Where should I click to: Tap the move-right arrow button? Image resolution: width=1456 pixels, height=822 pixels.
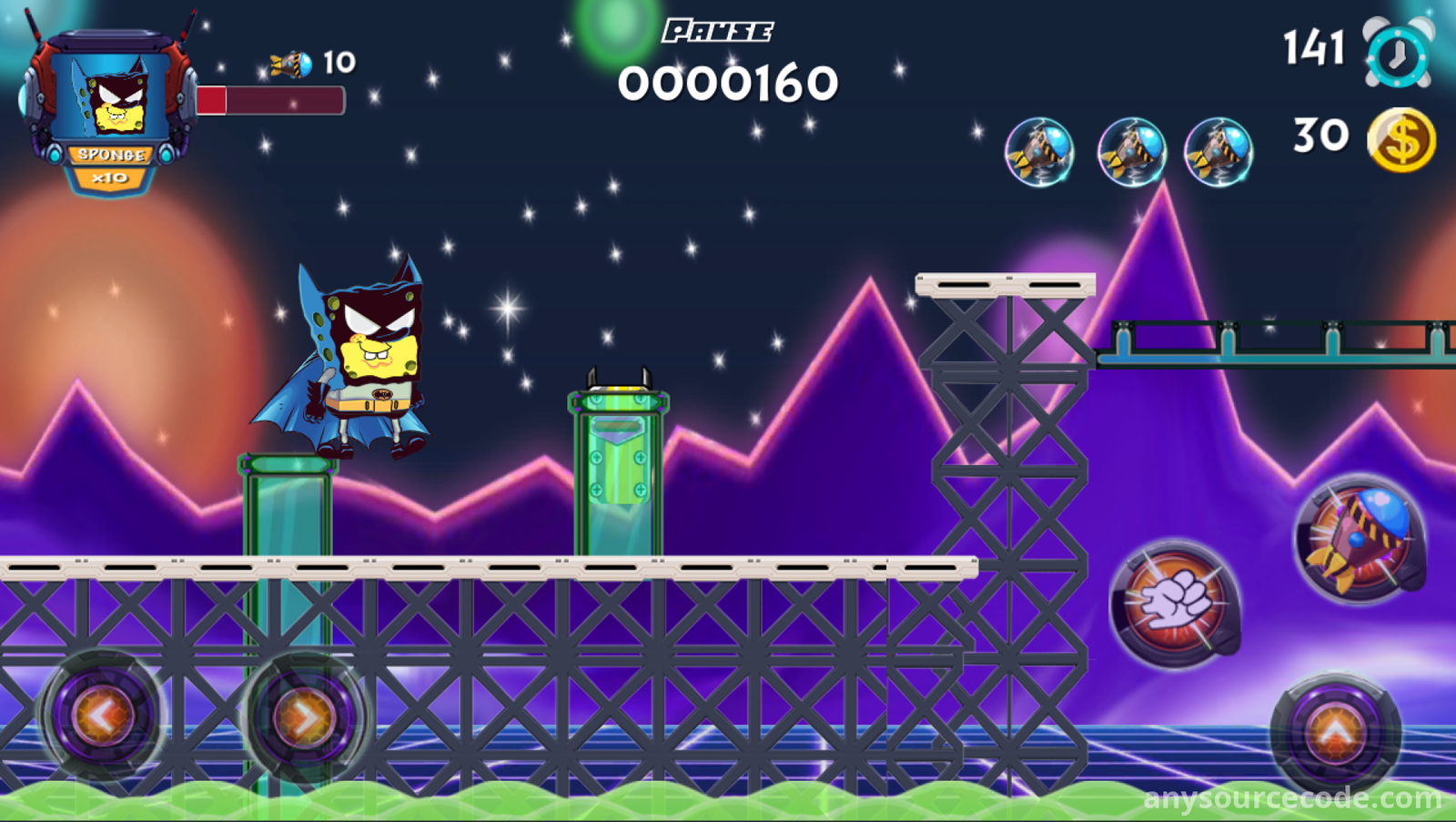click(305, 718)
